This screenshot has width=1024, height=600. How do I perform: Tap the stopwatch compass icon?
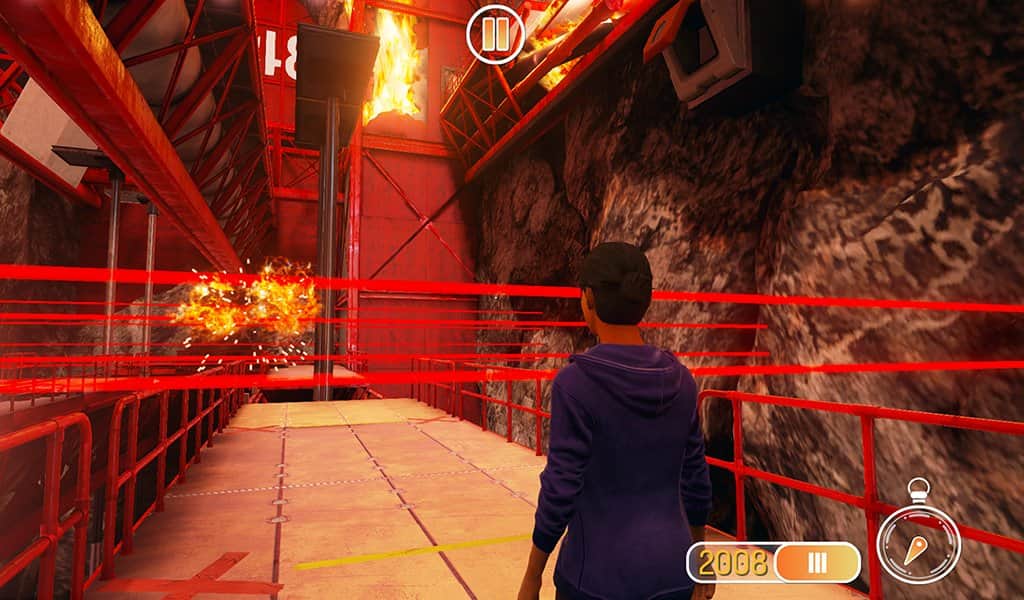(918, 543)
